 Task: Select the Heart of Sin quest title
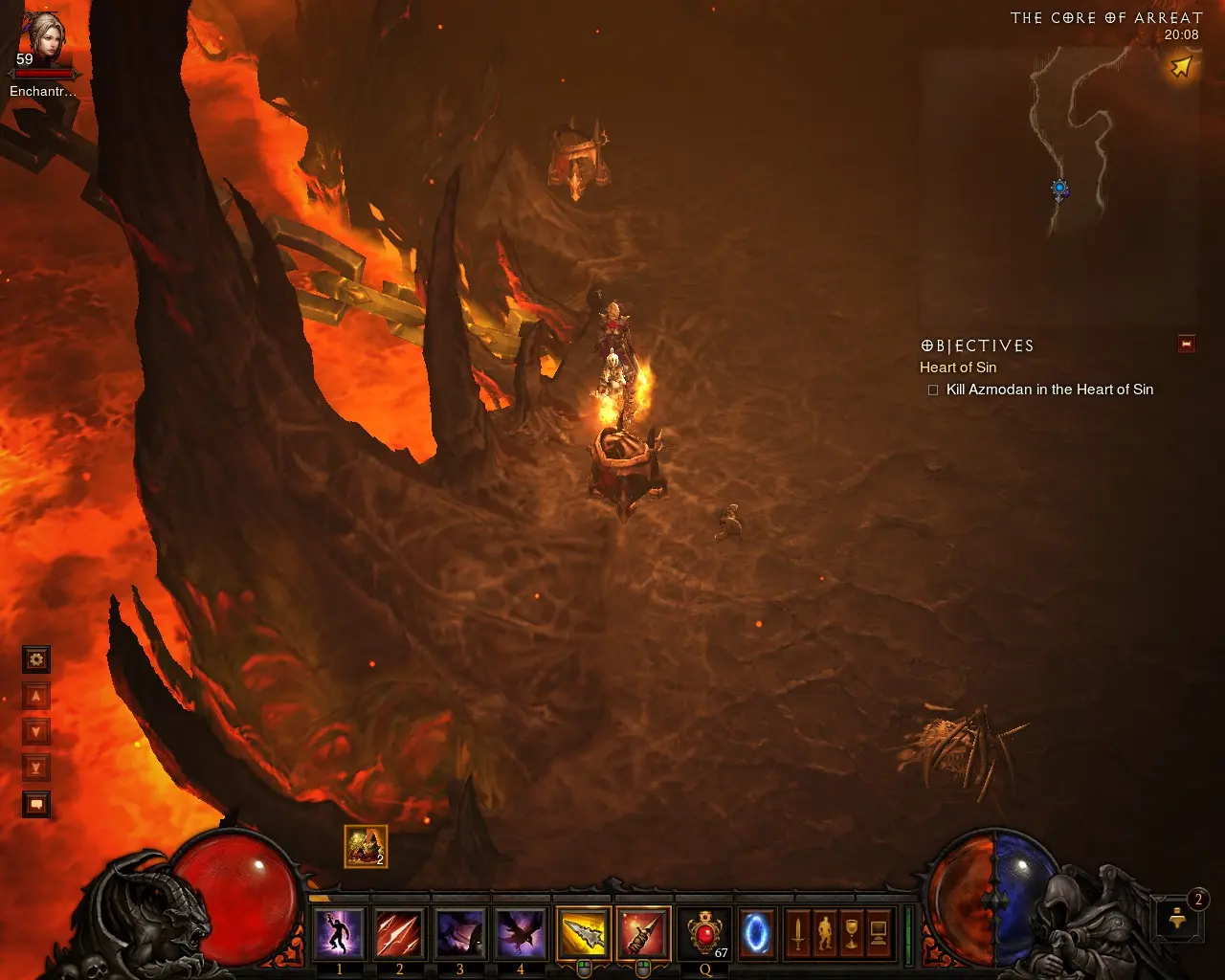[958, 367]
